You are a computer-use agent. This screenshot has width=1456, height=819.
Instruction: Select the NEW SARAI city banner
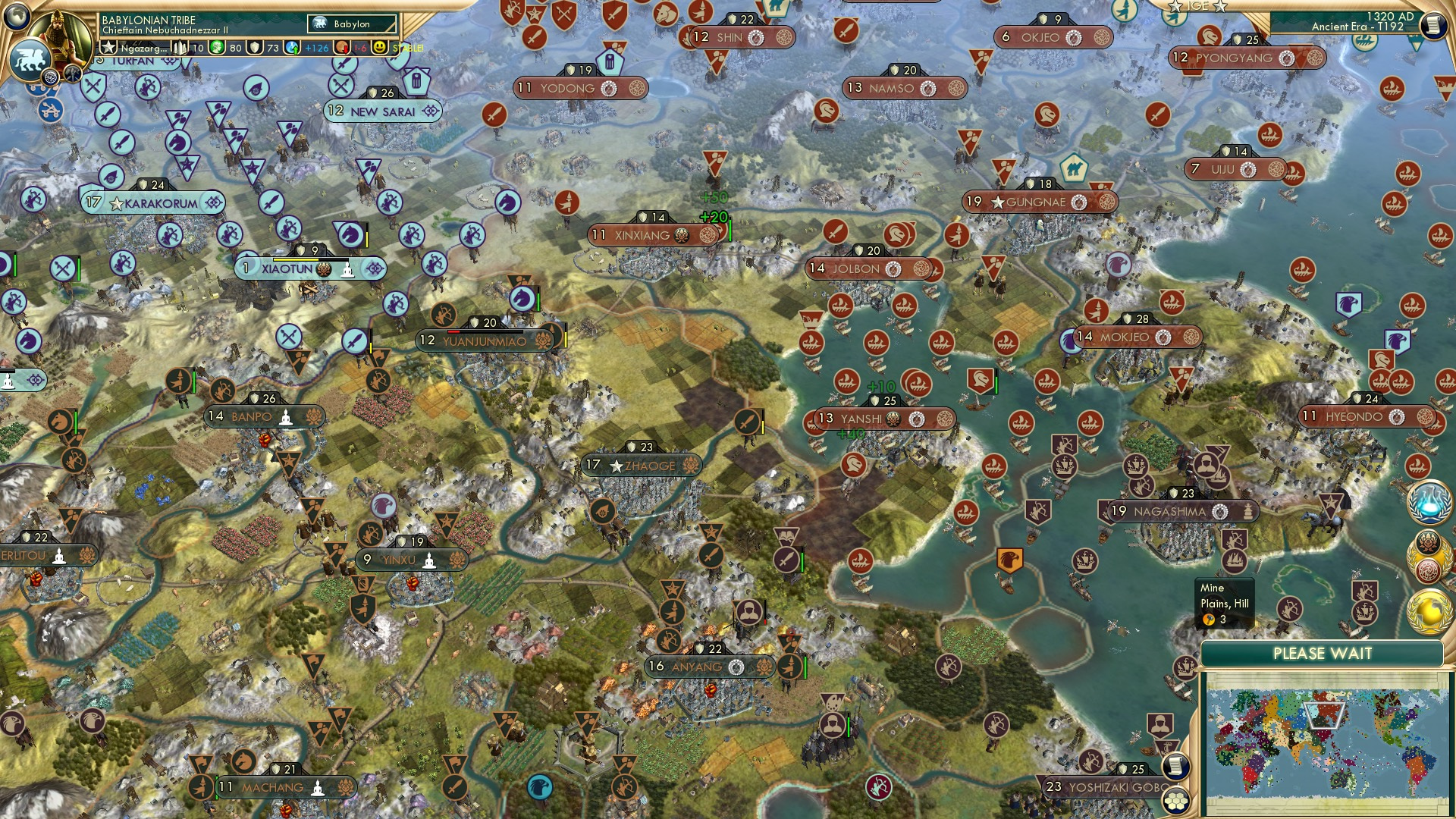(x=381, y=110)
